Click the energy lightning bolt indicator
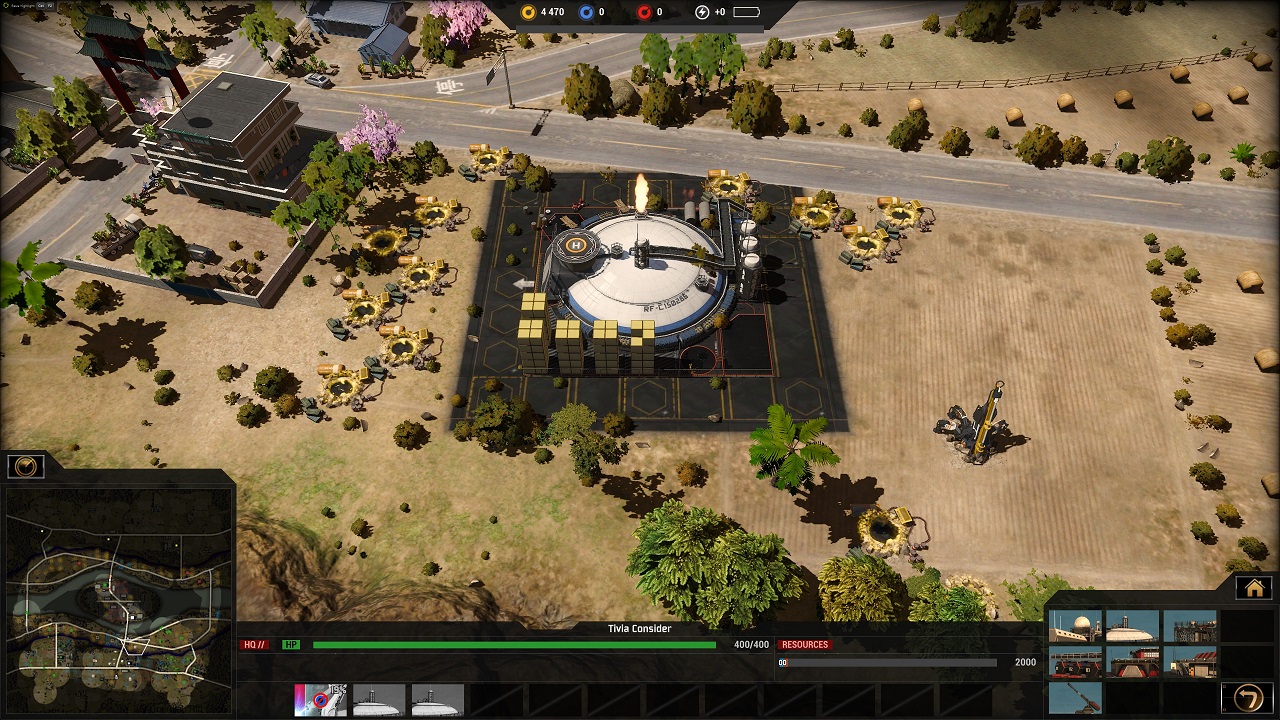The width and height of the screenshot is (1280, 720). point(700,12)
